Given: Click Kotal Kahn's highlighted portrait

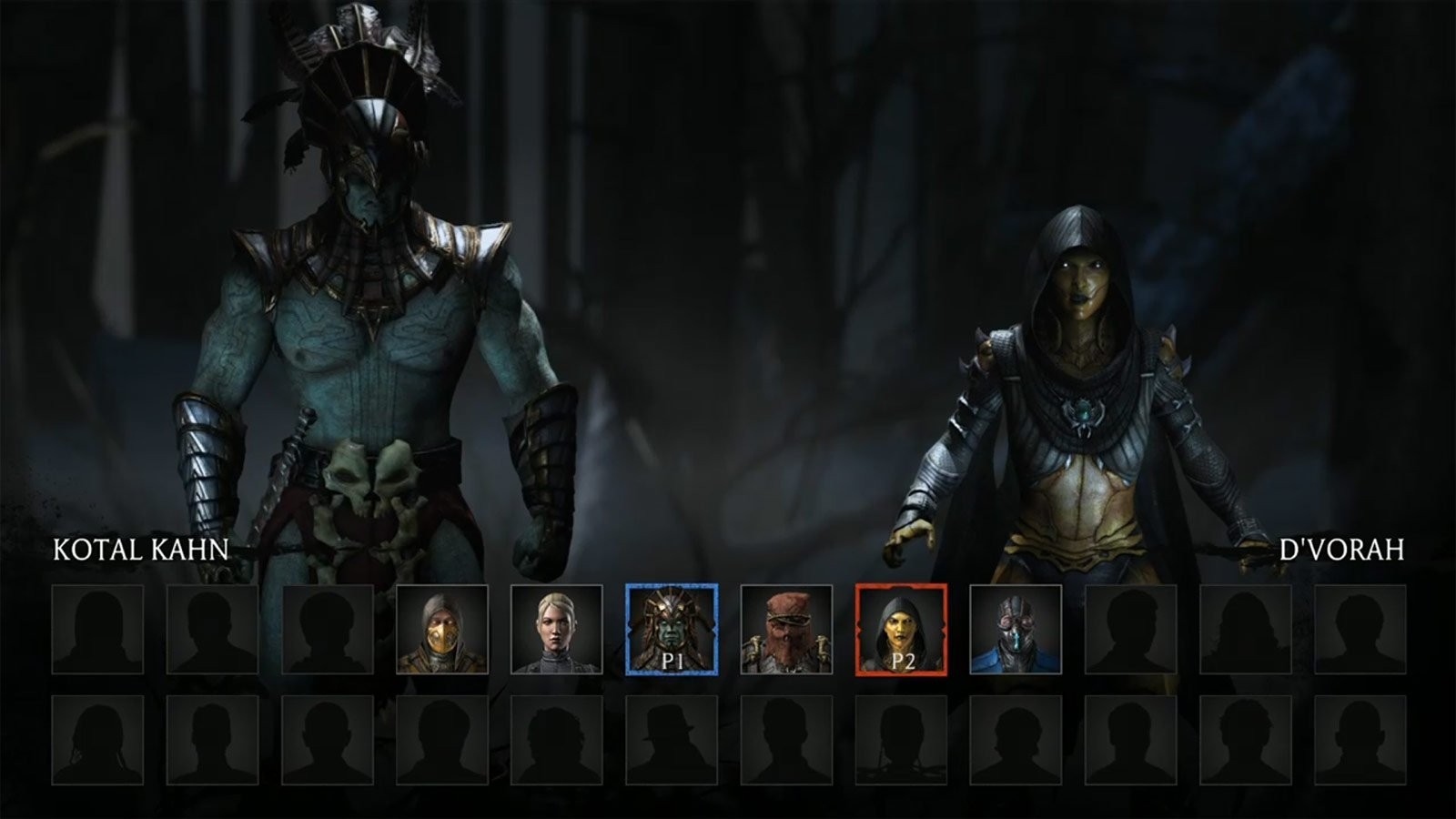Looking at the screenshot, I should point(673,628).
